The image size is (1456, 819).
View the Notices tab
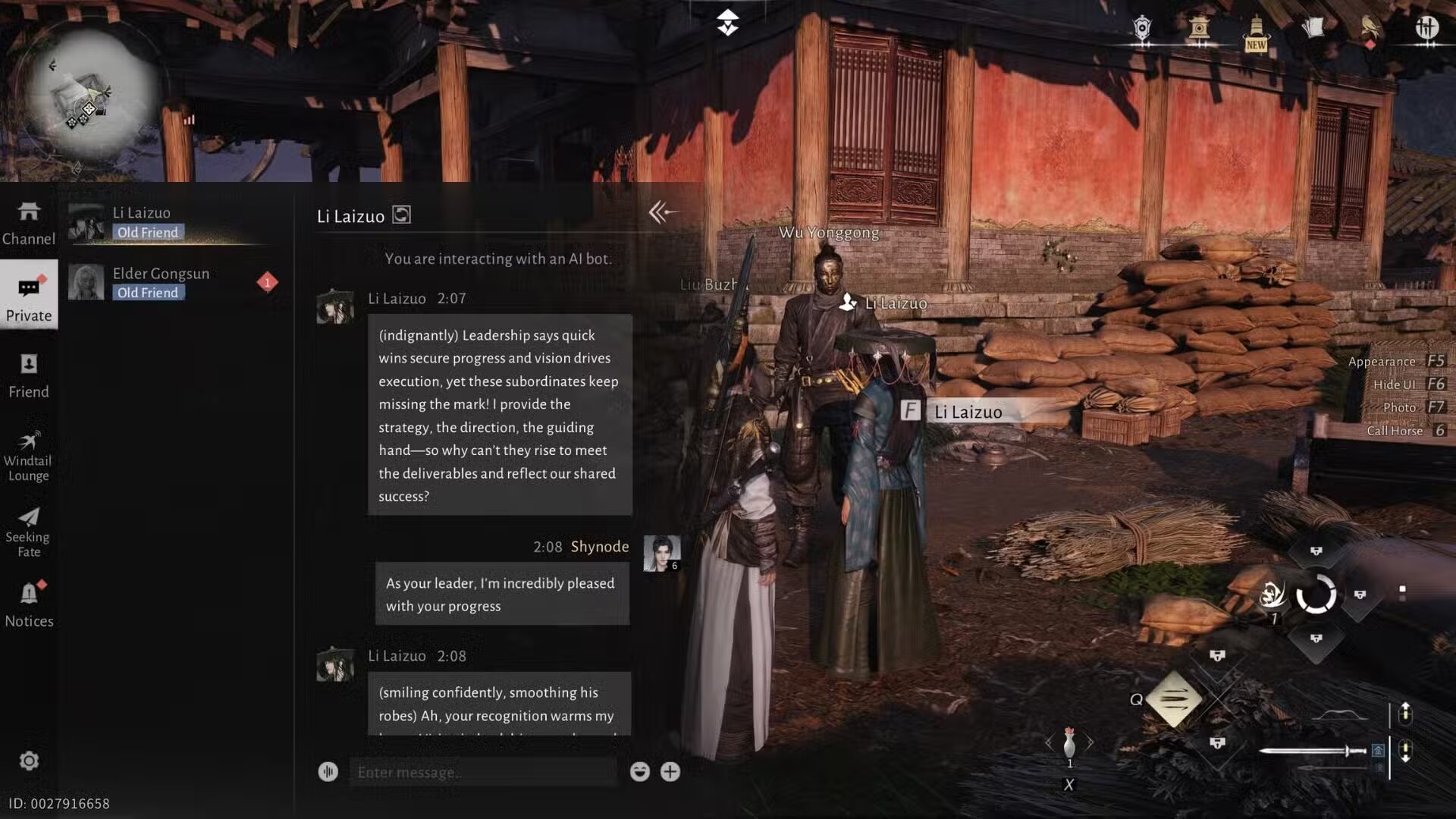29,604
